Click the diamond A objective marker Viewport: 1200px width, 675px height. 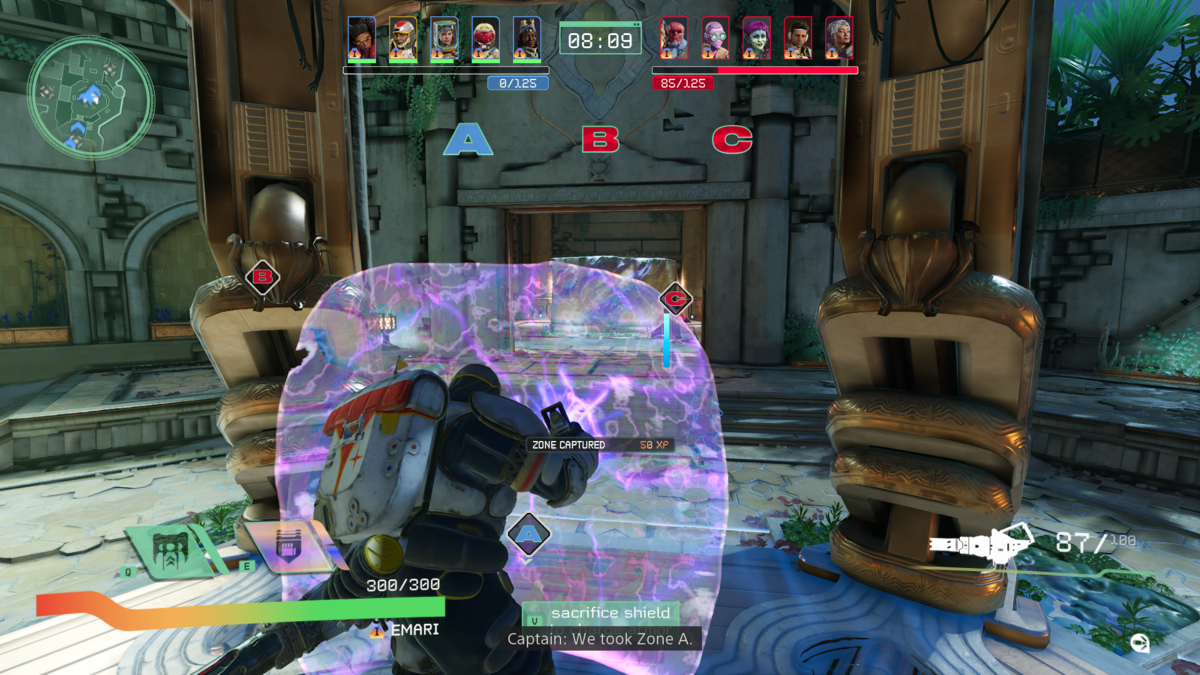coord(528,534)
